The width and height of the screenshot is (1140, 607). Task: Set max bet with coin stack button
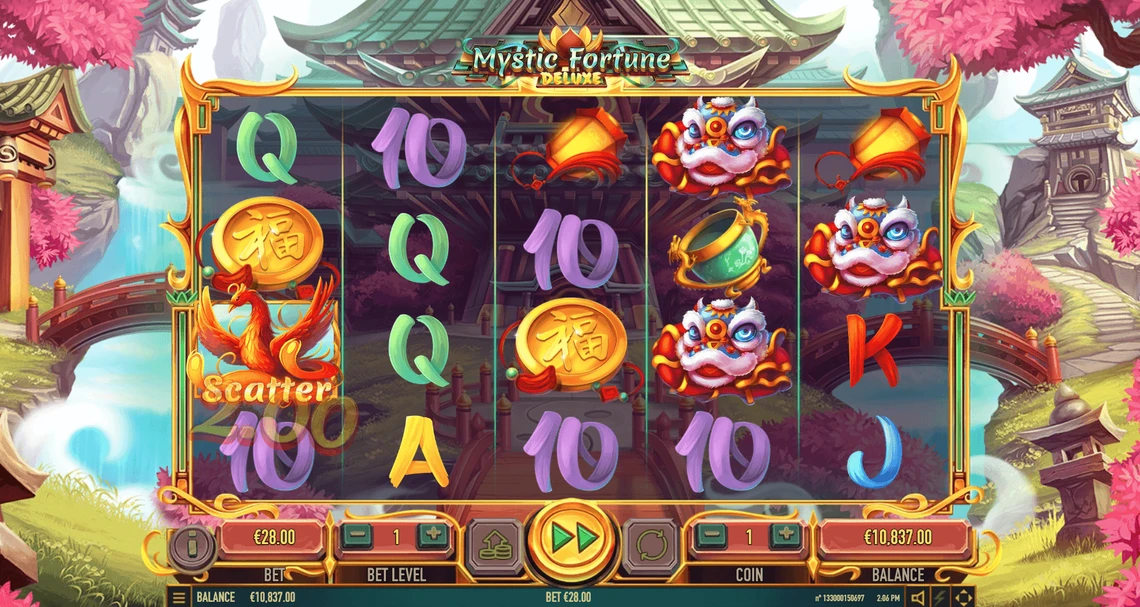495,546
